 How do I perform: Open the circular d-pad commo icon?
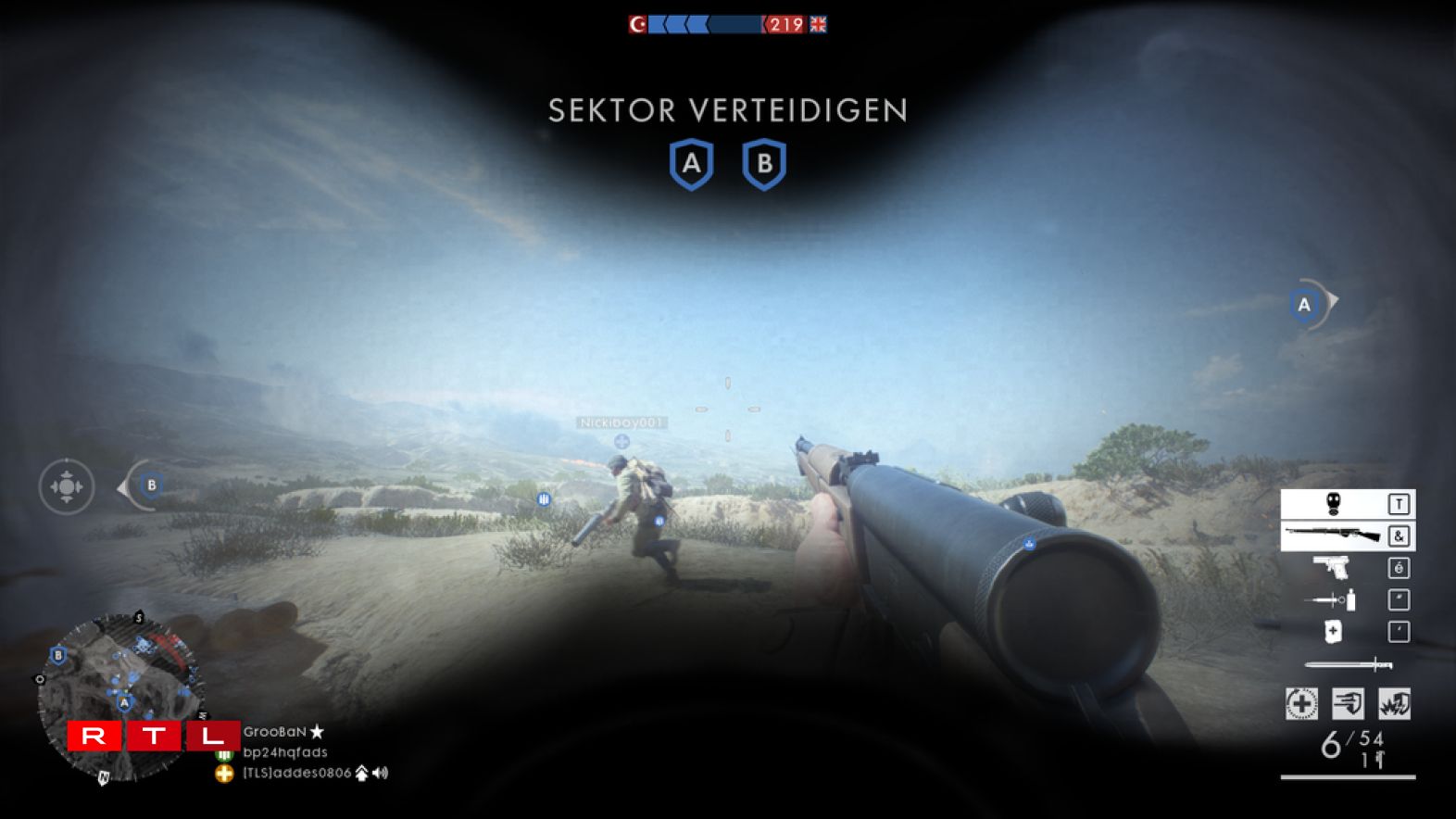[67, 485]
